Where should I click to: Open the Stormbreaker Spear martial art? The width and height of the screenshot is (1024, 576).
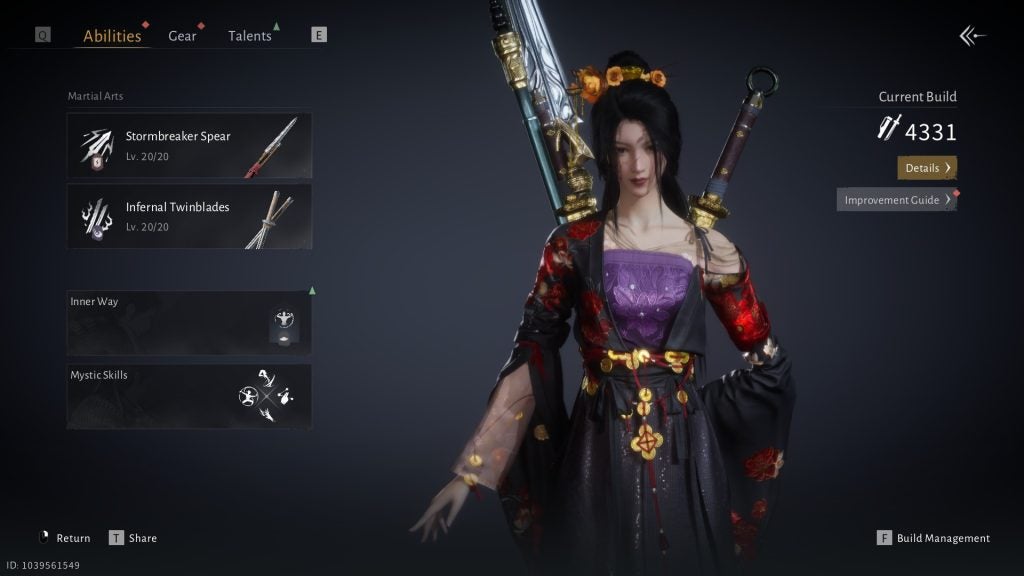tap(189, 145)
